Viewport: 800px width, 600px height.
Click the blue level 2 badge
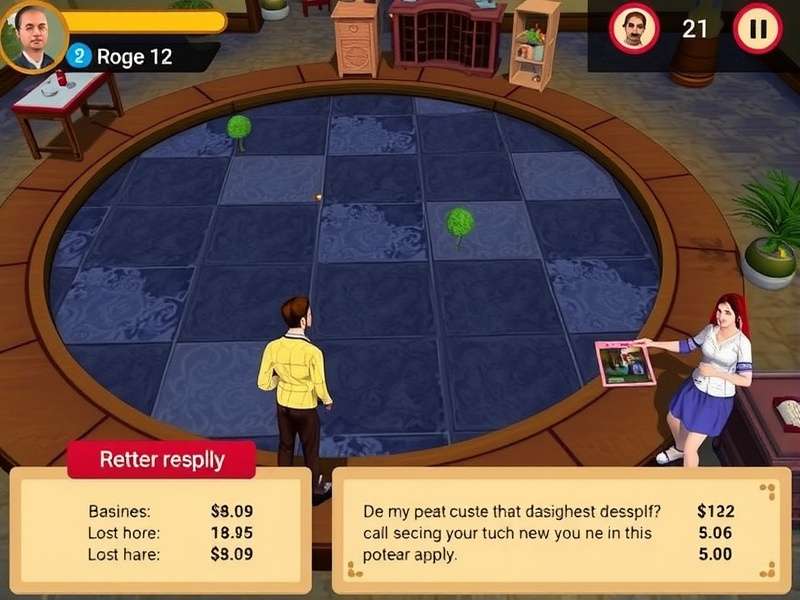[80, 57]
